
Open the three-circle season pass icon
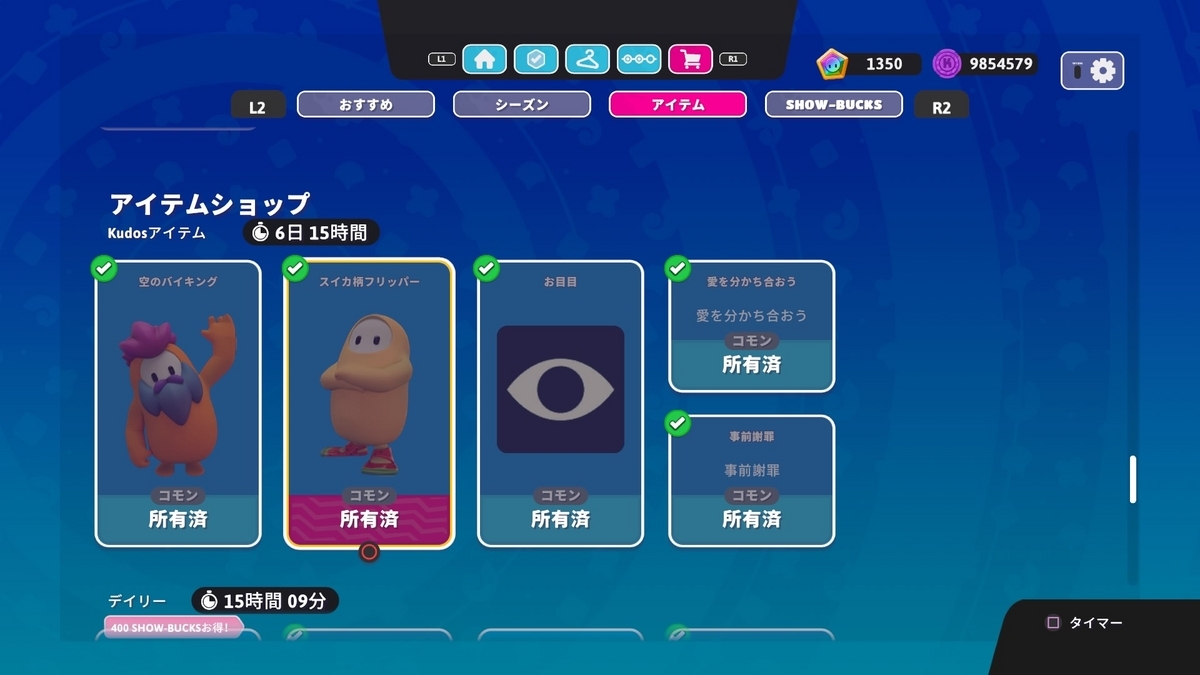(639, 59)
